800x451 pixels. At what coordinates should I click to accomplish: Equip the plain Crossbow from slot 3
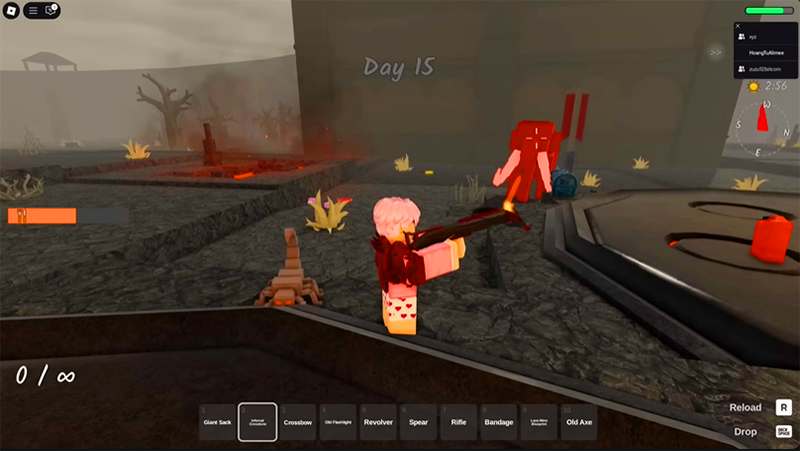298,422
